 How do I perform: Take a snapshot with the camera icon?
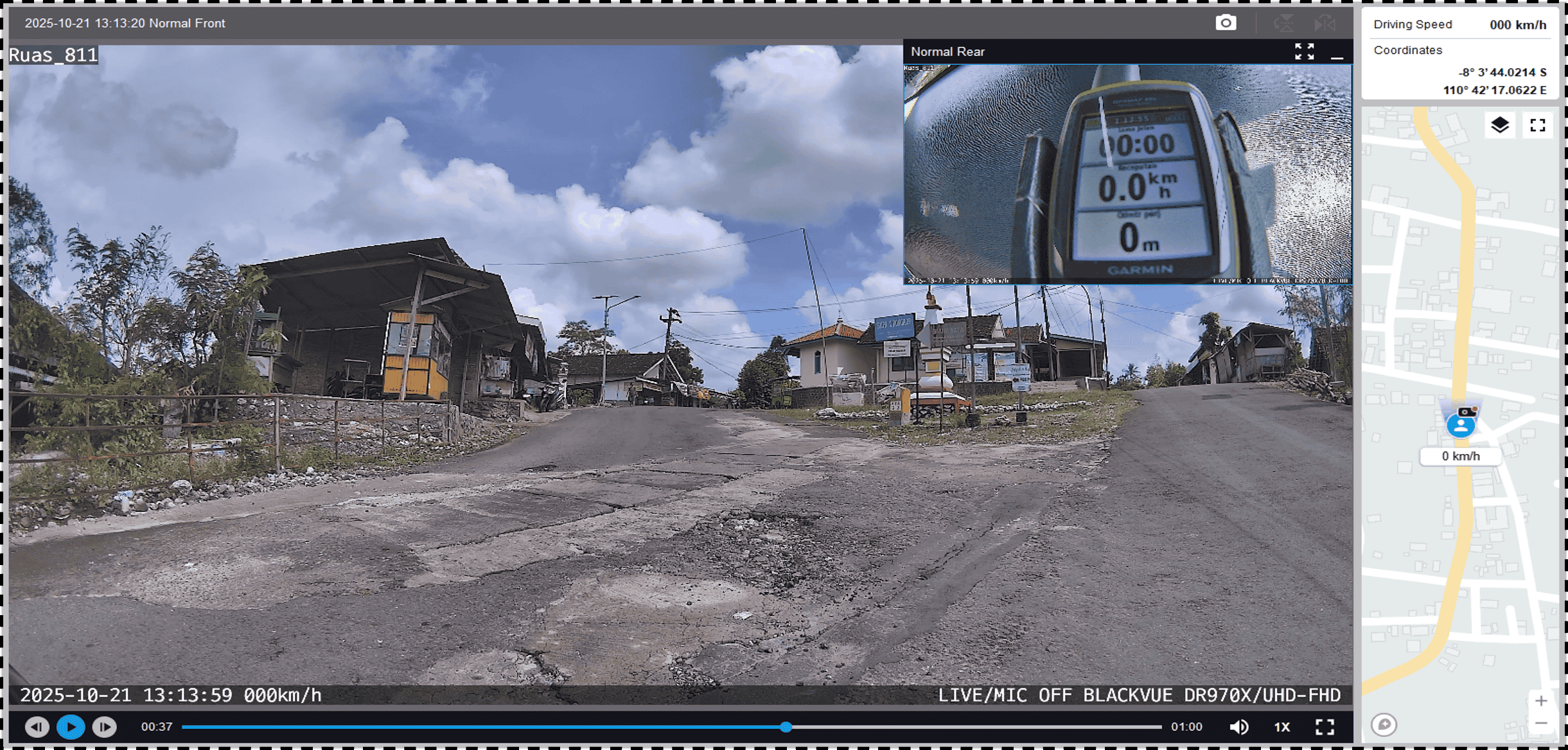click(1226, 23)
